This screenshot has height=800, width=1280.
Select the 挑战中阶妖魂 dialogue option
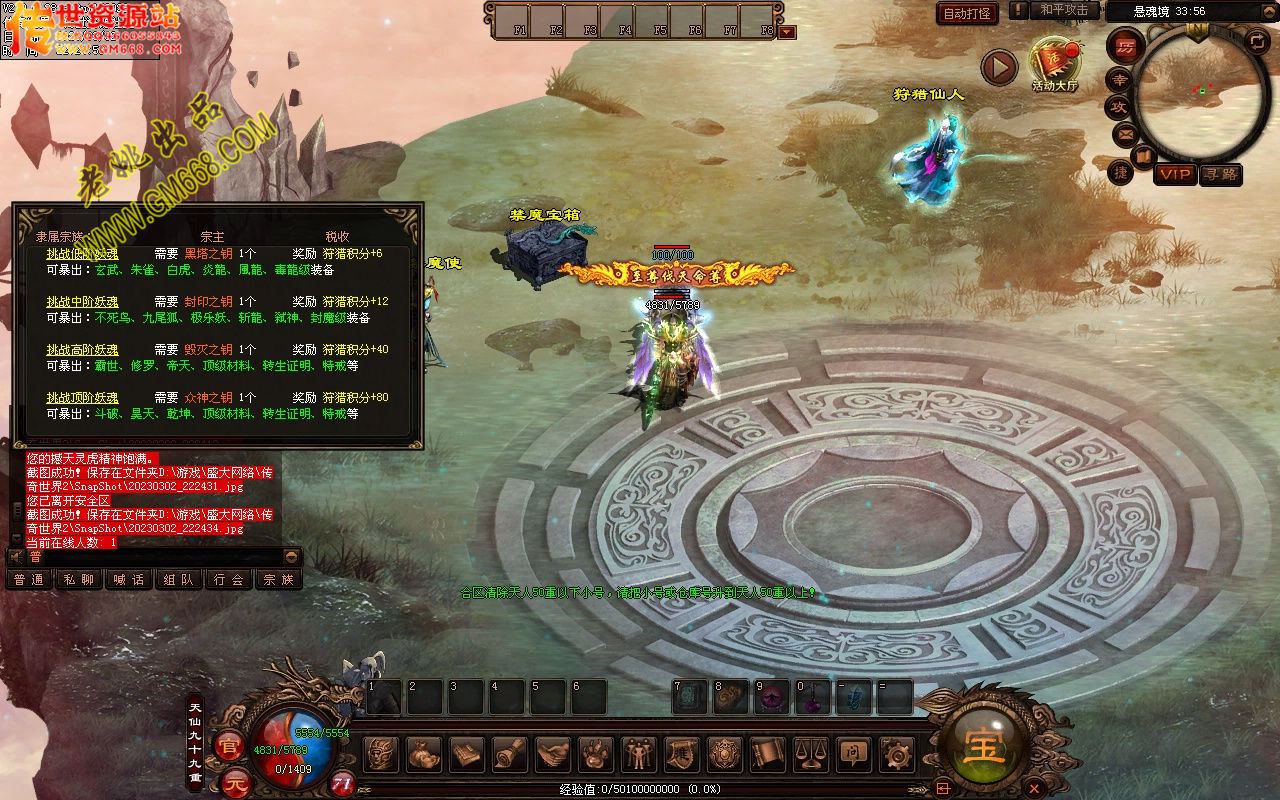pos(82,302)
